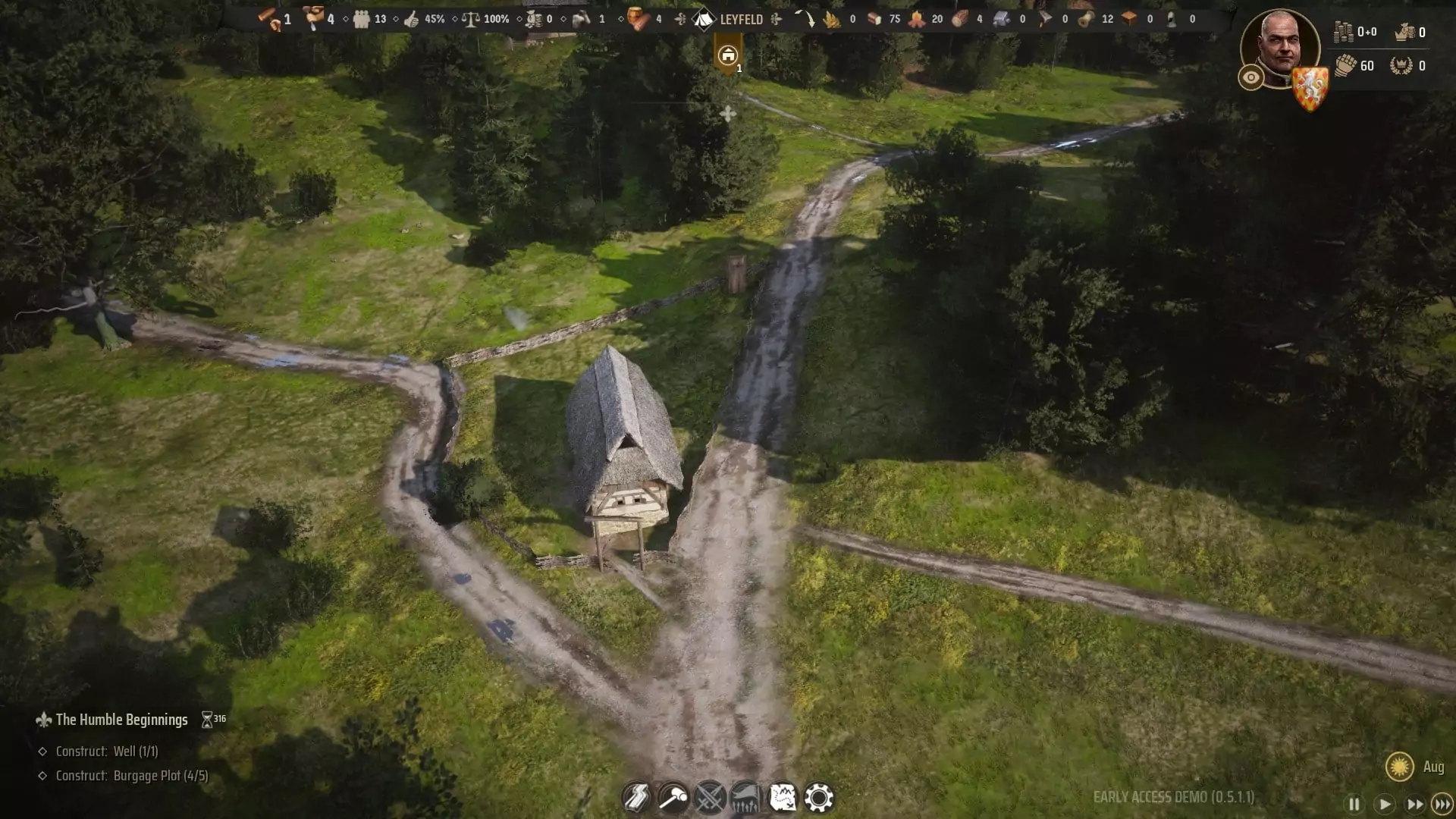The height and width of the screenshot is (819, 1456).
Task: Click the sun season indicator
Action: (x=1399, y=767)
